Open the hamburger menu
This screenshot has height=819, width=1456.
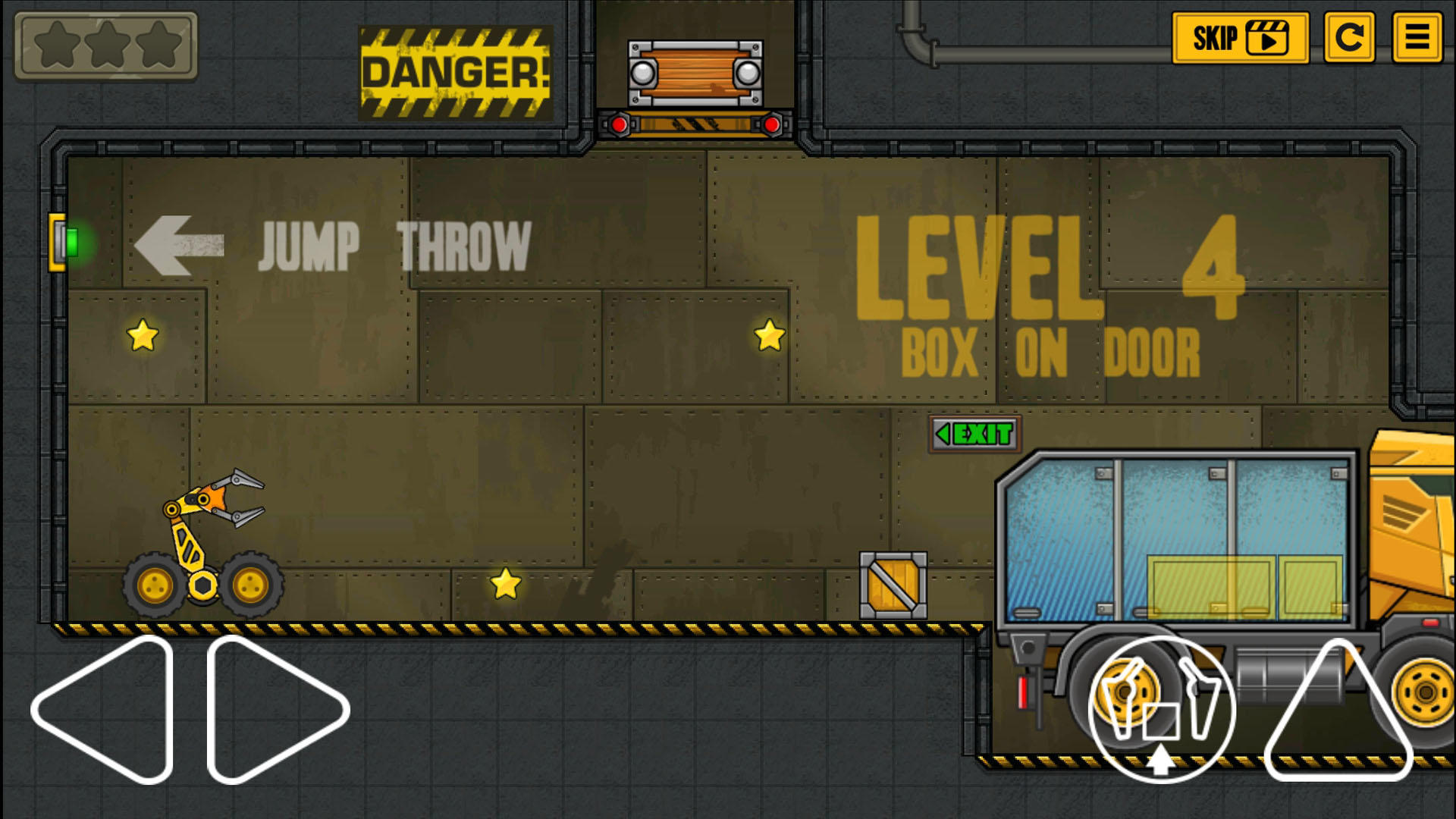tap(1417, 39)
